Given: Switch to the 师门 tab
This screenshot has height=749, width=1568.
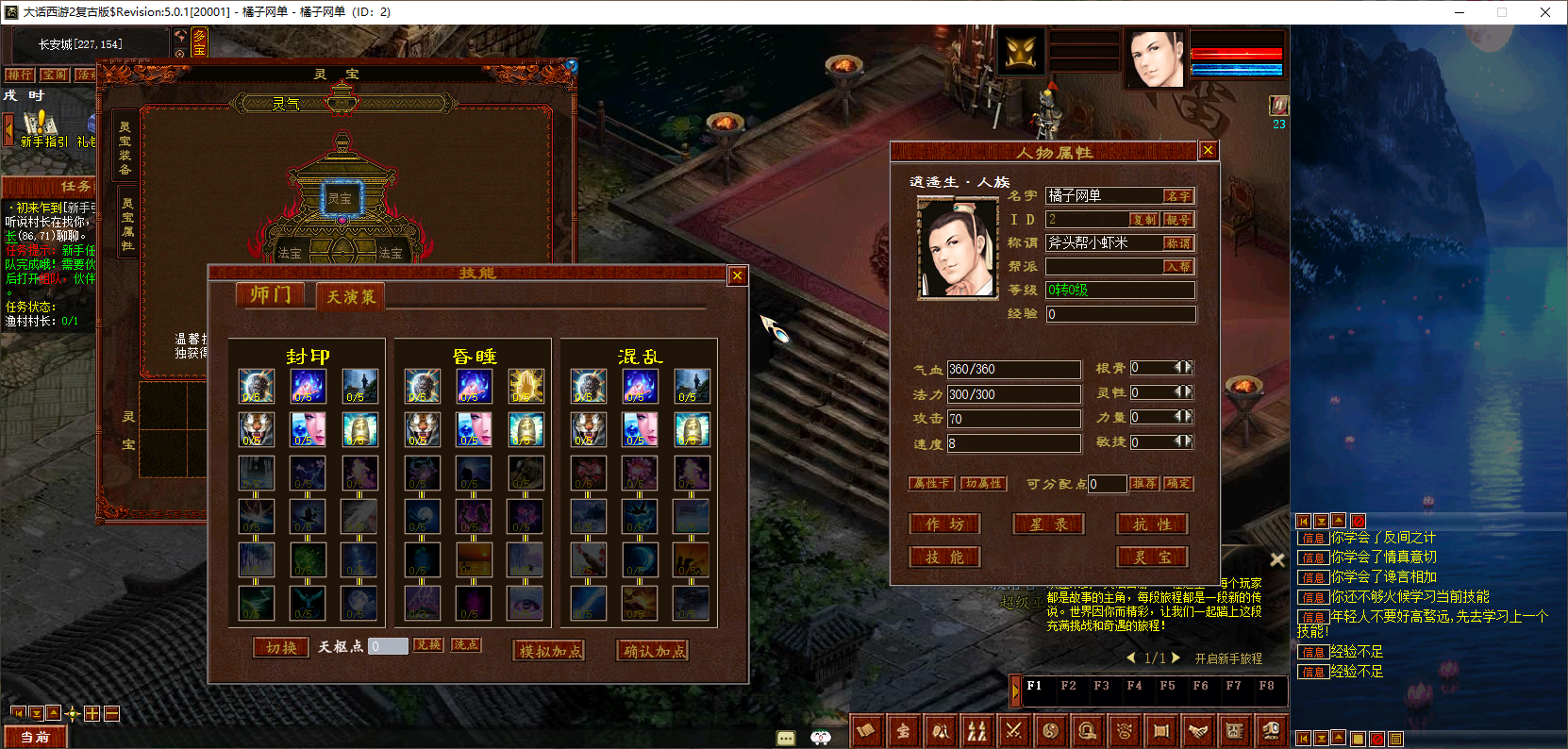Looking at the screenshot, I should tap(271, 295).
